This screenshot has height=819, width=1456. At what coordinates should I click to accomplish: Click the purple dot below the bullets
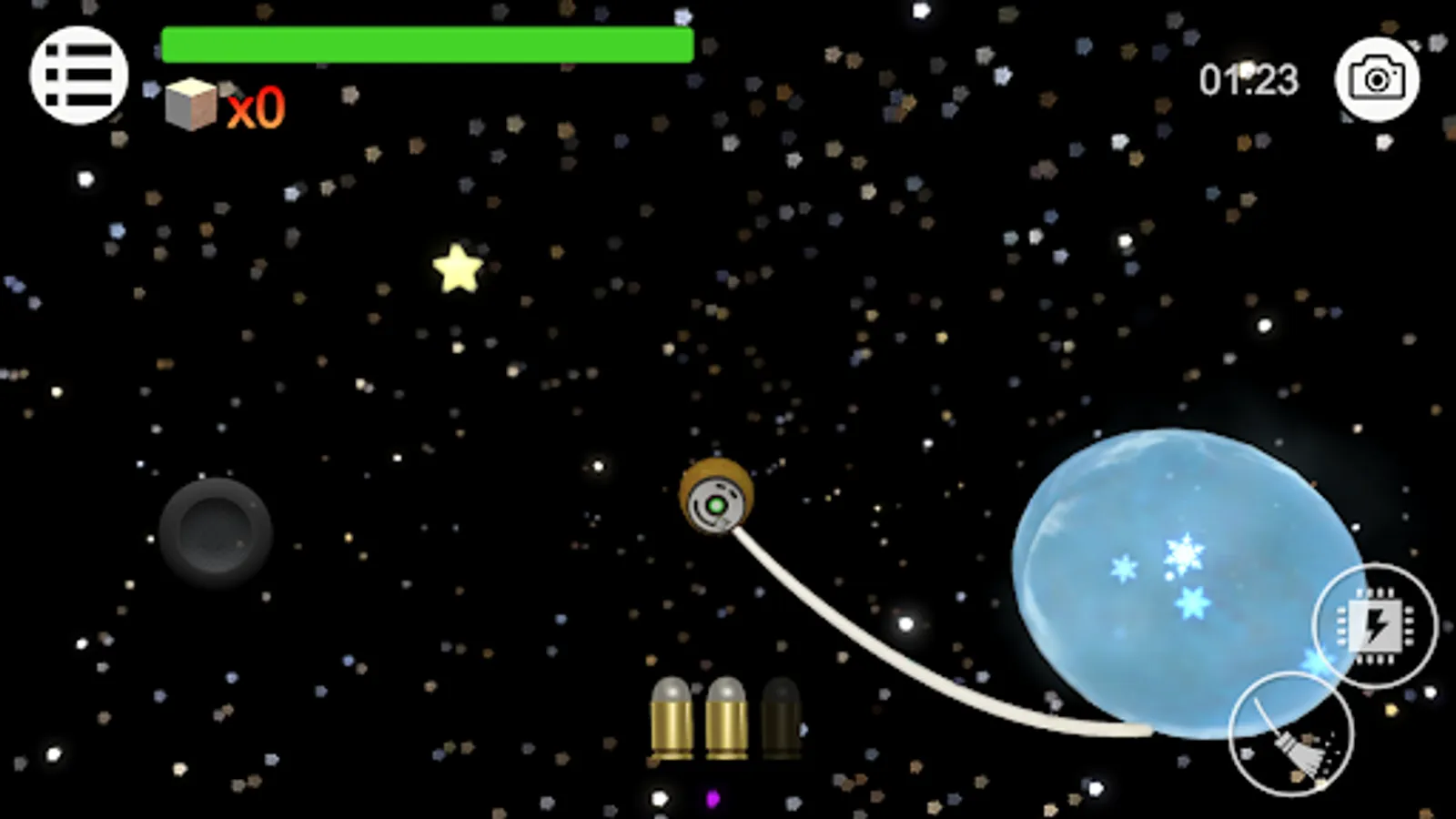coord(713,799)
